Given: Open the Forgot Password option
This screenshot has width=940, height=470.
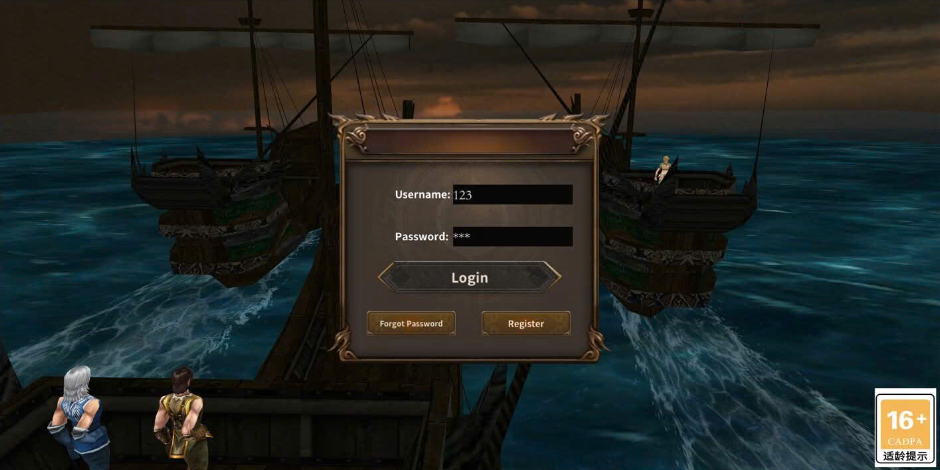Looking at the screenshot, I should 411,323.
